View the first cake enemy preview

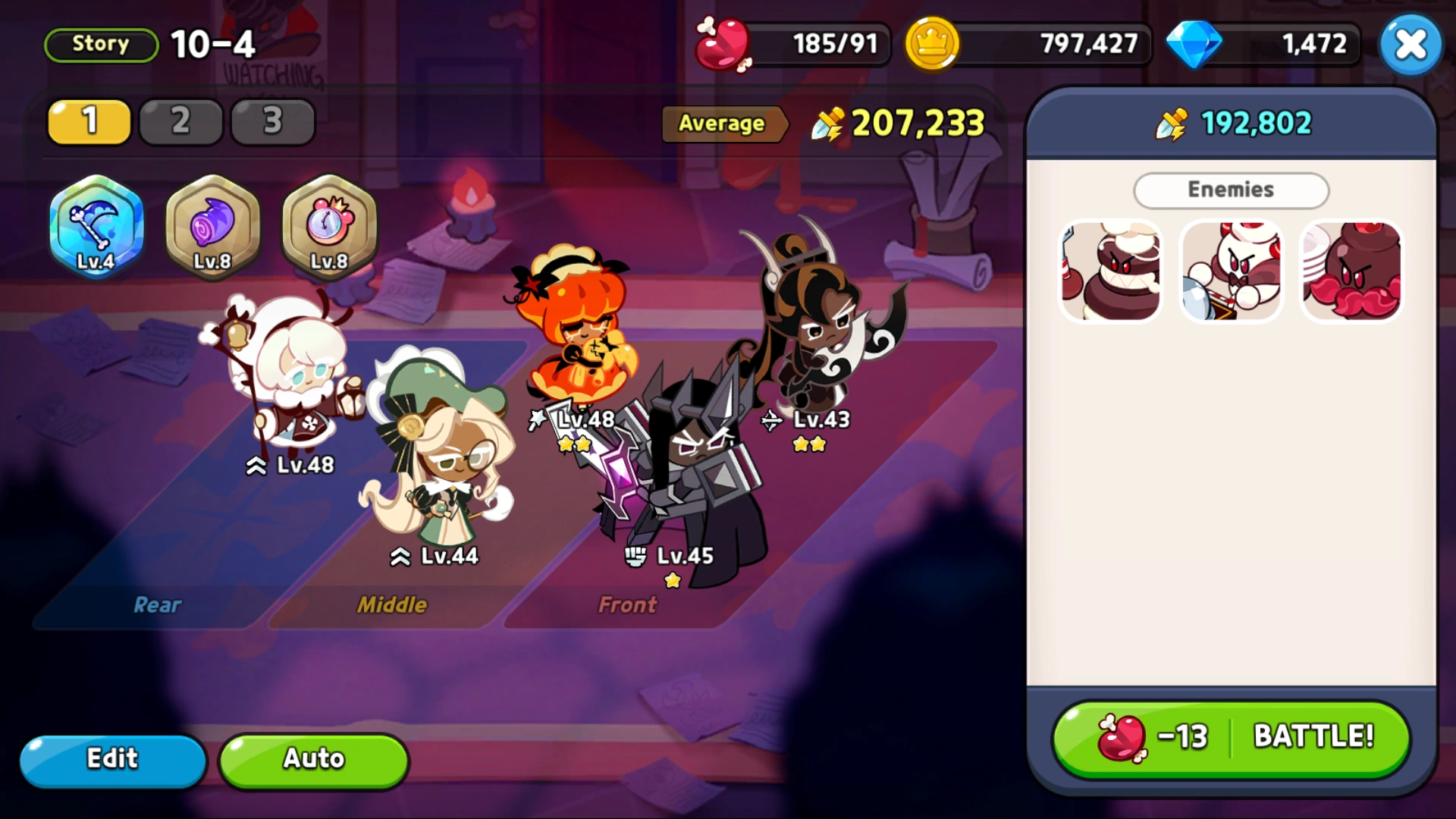click(1110, 271)
